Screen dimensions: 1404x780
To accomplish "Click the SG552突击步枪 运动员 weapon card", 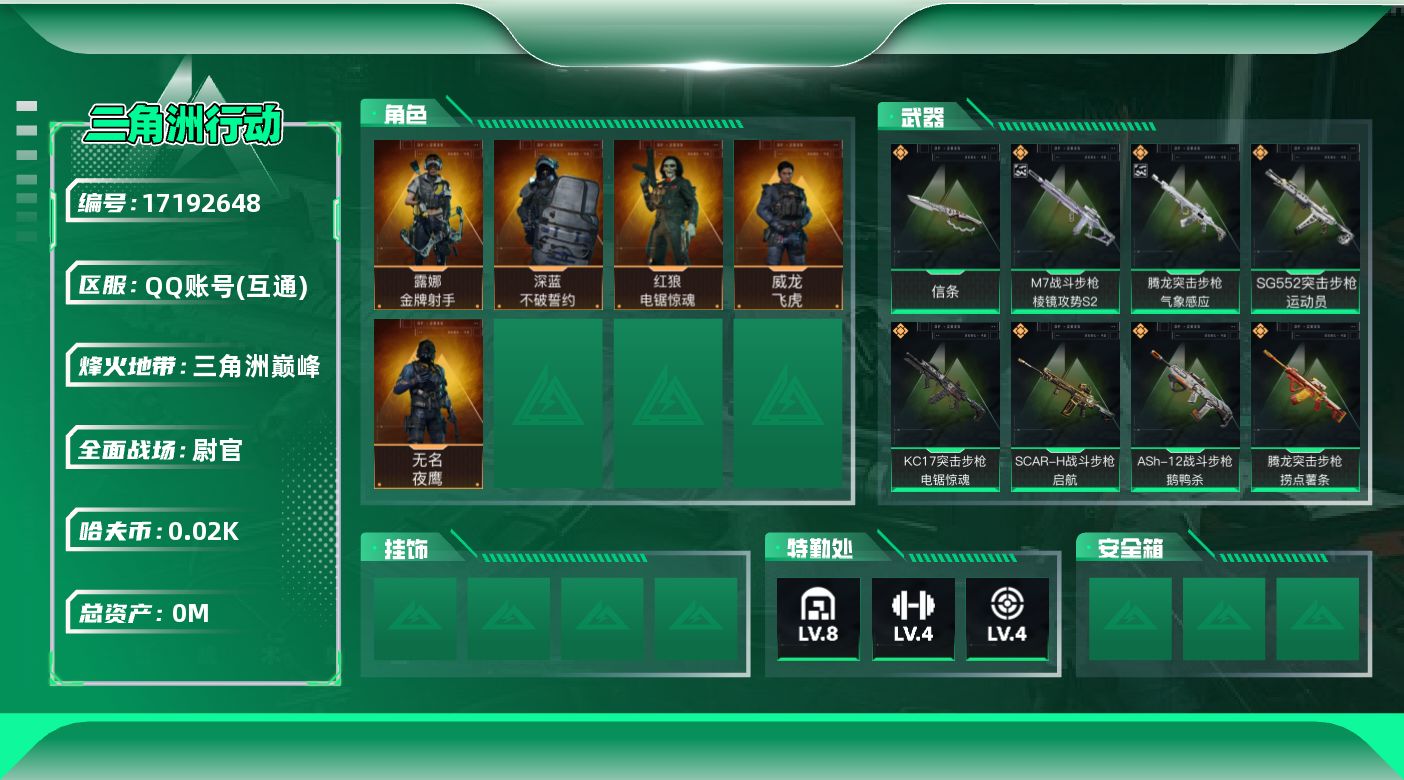I will [1305, 227].
